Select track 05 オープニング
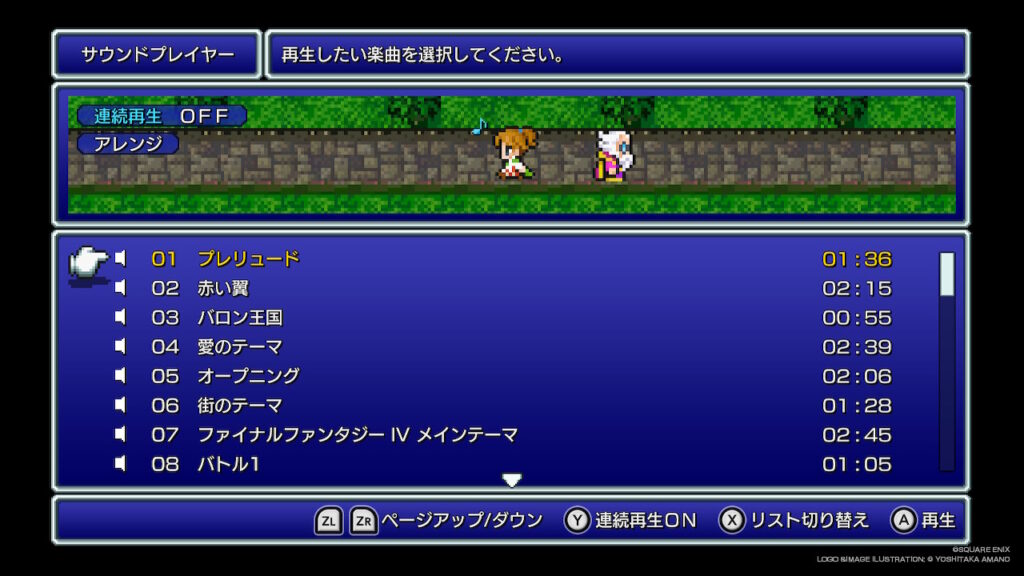This screenshot has width=1024, height=576. pos(248,376)
